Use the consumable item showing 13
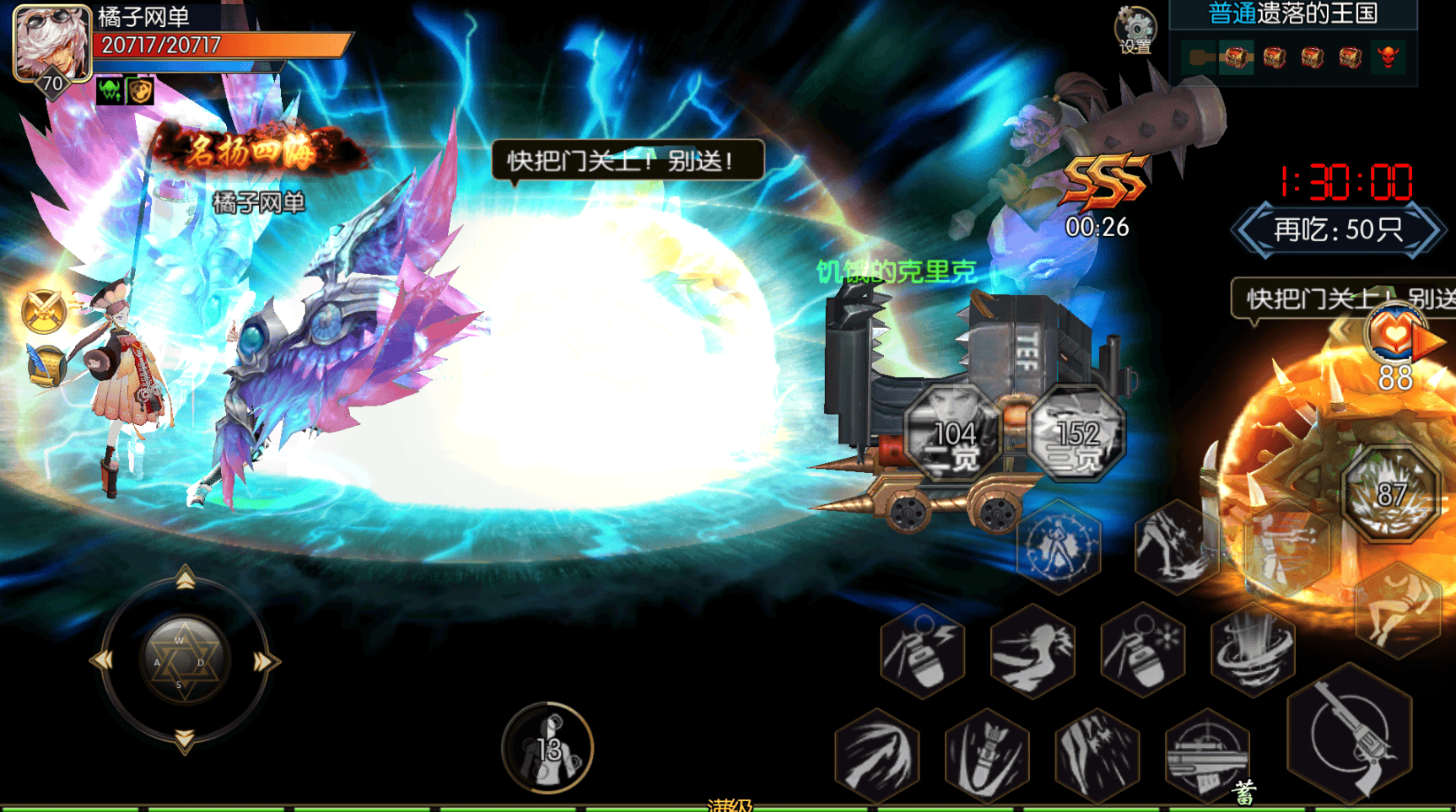Image resolution: width=1456 pixels, height=812 pixels. pos(548,748)
